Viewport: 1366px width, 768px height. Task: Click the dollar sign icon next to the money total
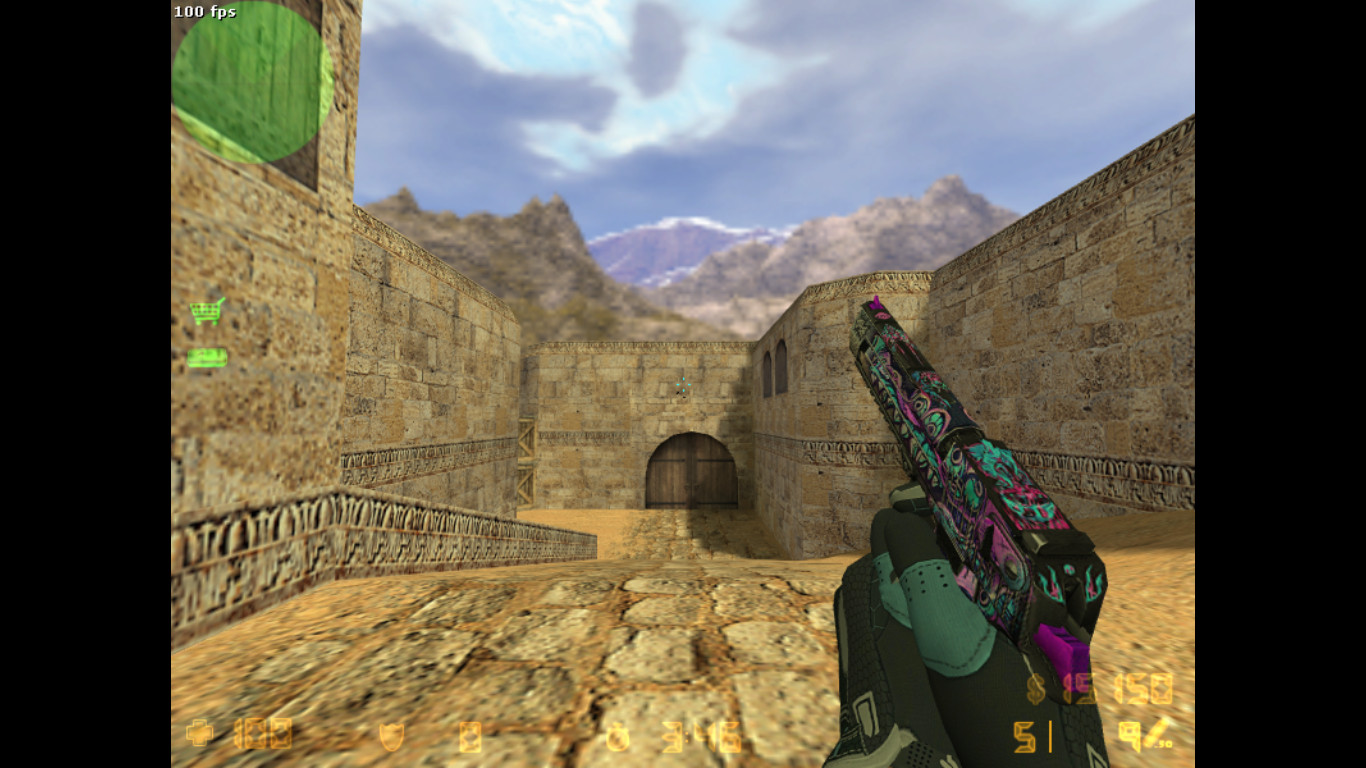click(x=1033, y=690)
